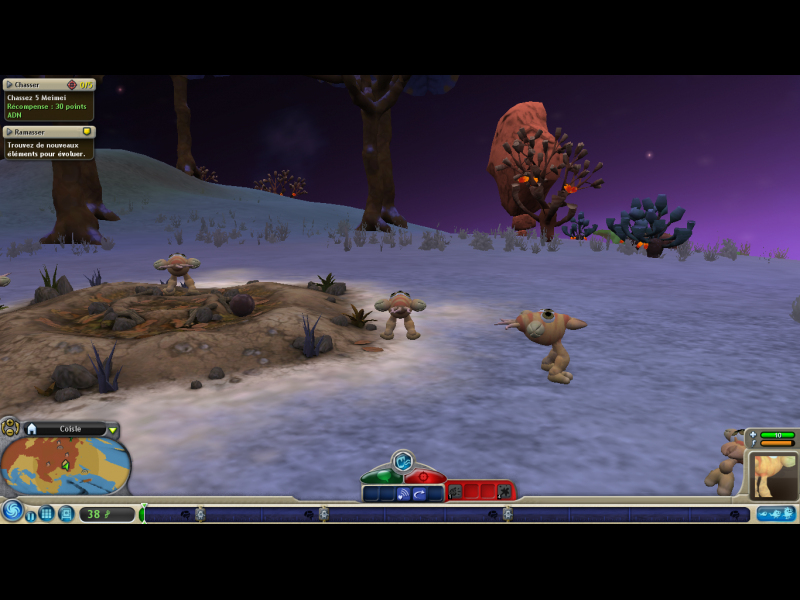Open the Coisle nest dropdown arrow
Screen dimensions: 800x600
click(x=113, y=430)
